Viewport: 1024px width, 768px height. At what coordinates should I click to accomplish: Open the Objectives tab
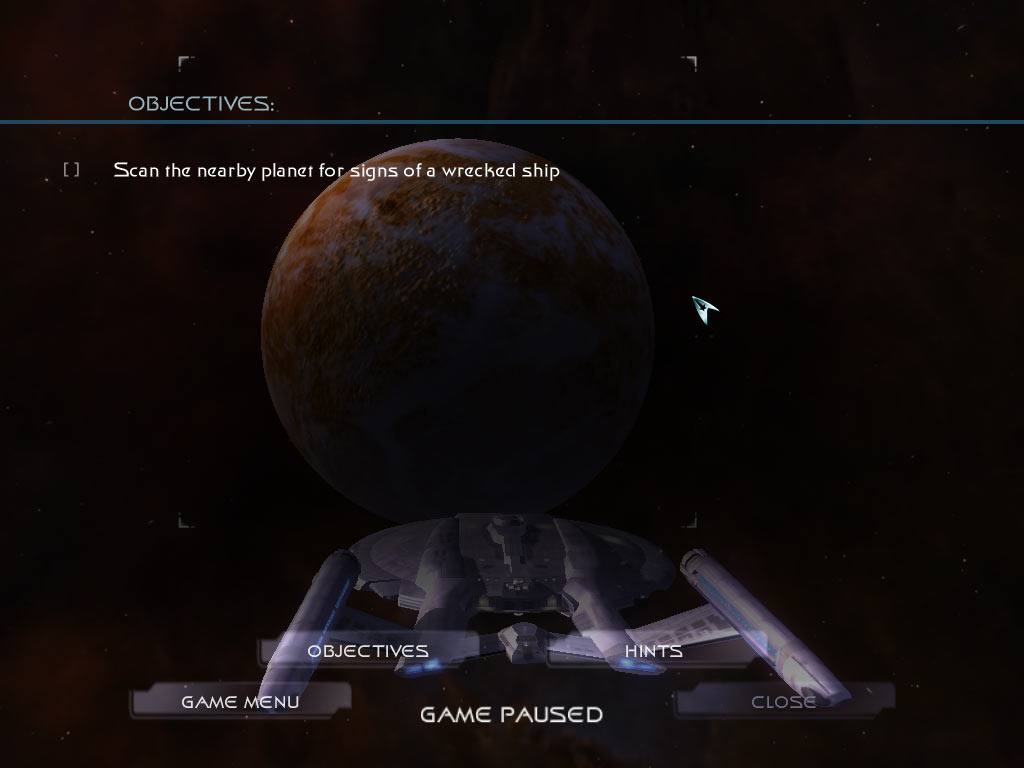pos(367,651)
